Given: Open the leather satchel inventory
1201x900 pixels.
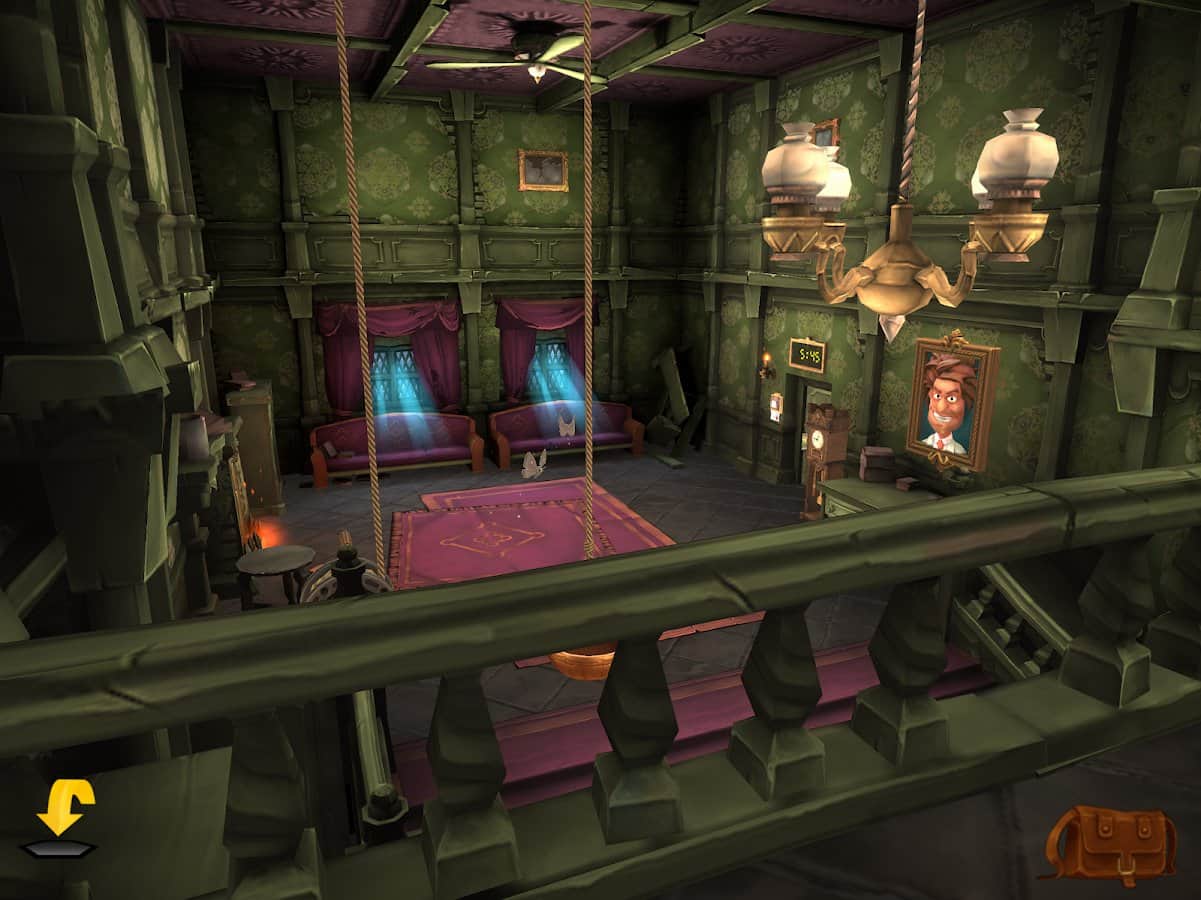Looking at the screenshot, I should pyautogui.click(x=1110, y=843).
